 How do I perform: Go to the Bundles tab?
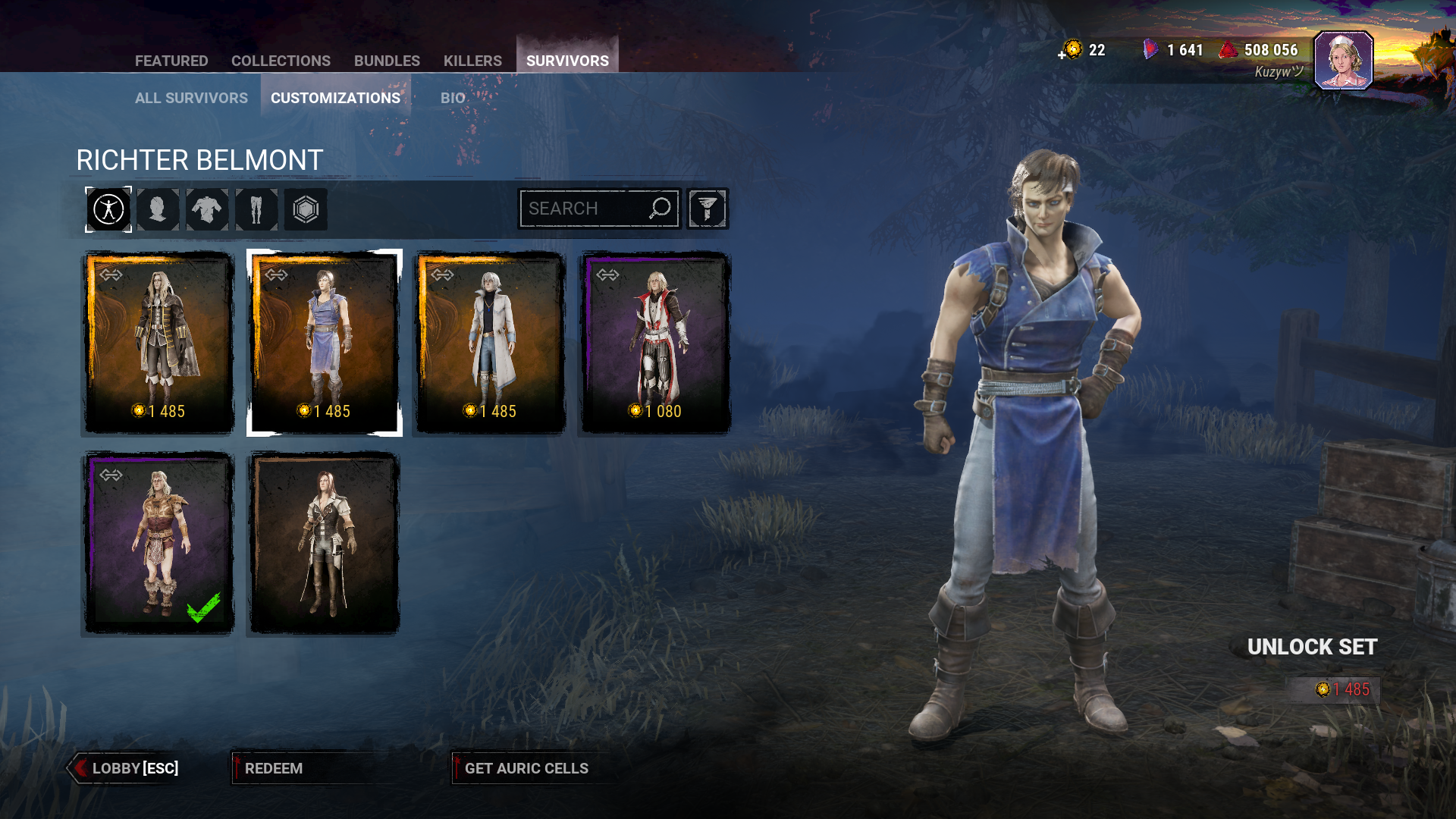[387, 61]
